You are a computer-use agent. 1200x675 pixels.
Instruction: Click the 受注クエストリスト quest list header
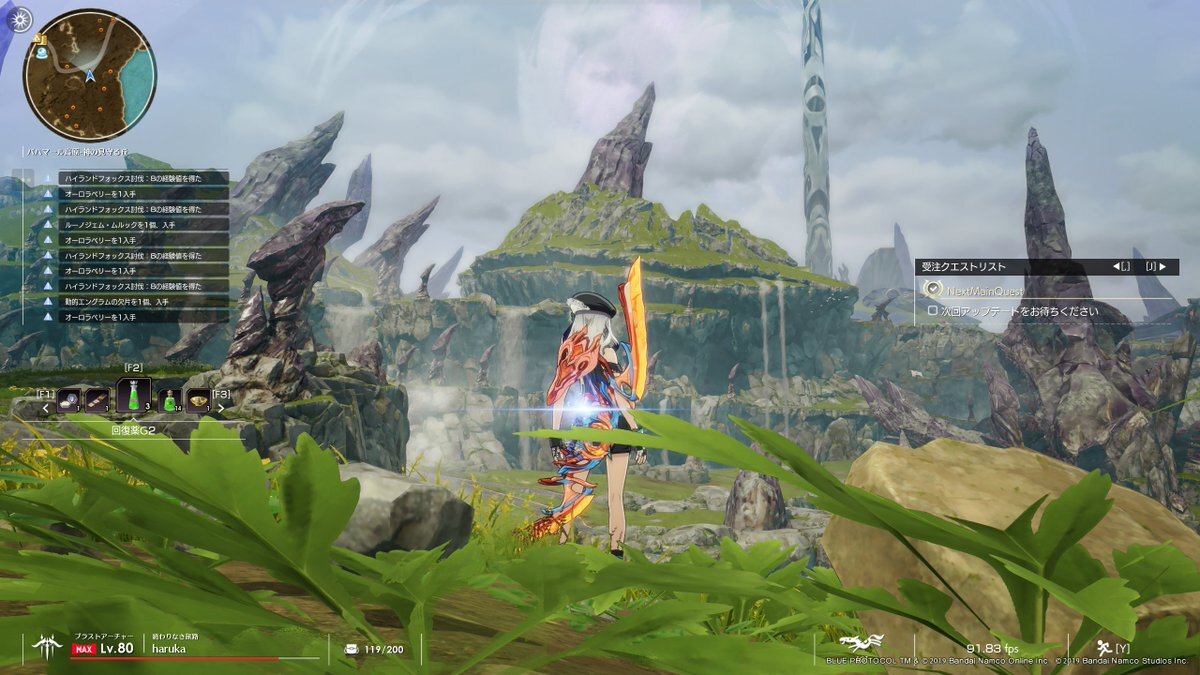pyautogui.click(x=965, y=267)
